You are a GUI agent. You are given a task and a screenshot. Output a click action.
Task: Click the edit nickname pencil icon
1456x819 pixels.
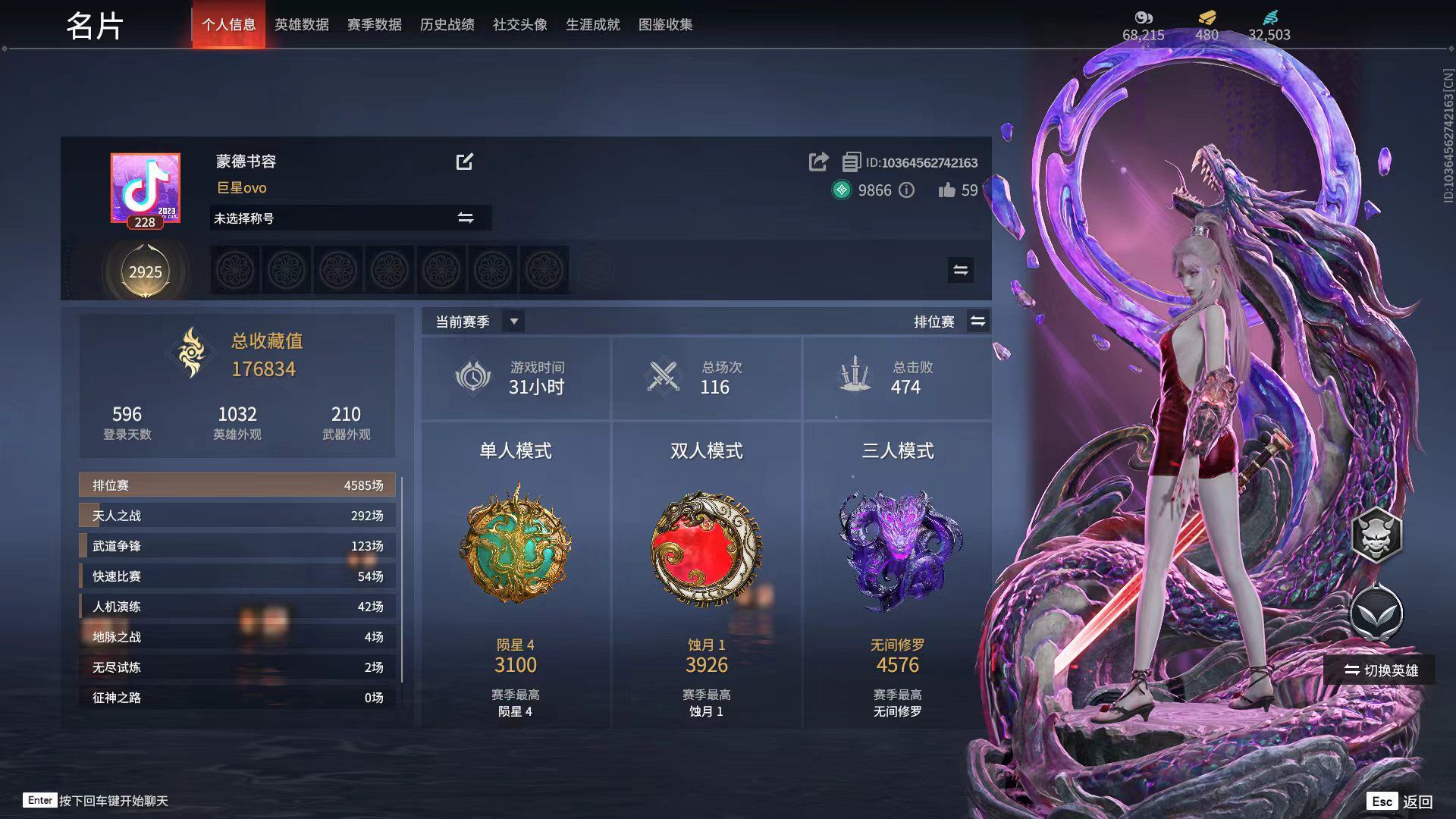466,162
